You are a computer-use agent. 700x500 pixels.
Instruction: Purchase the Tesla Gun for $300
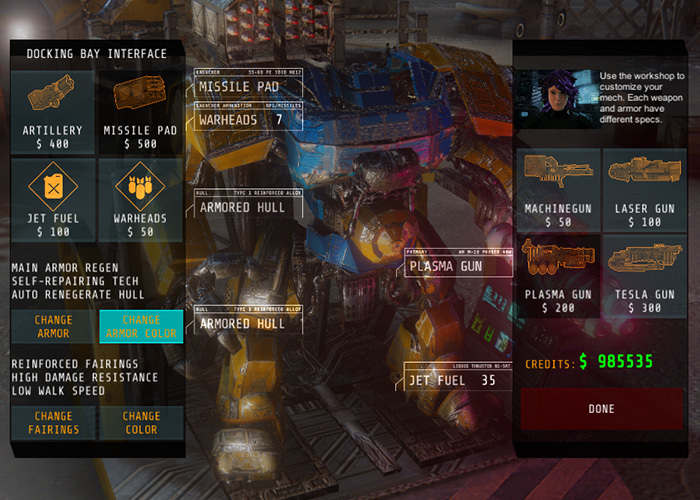coord(643,275)
